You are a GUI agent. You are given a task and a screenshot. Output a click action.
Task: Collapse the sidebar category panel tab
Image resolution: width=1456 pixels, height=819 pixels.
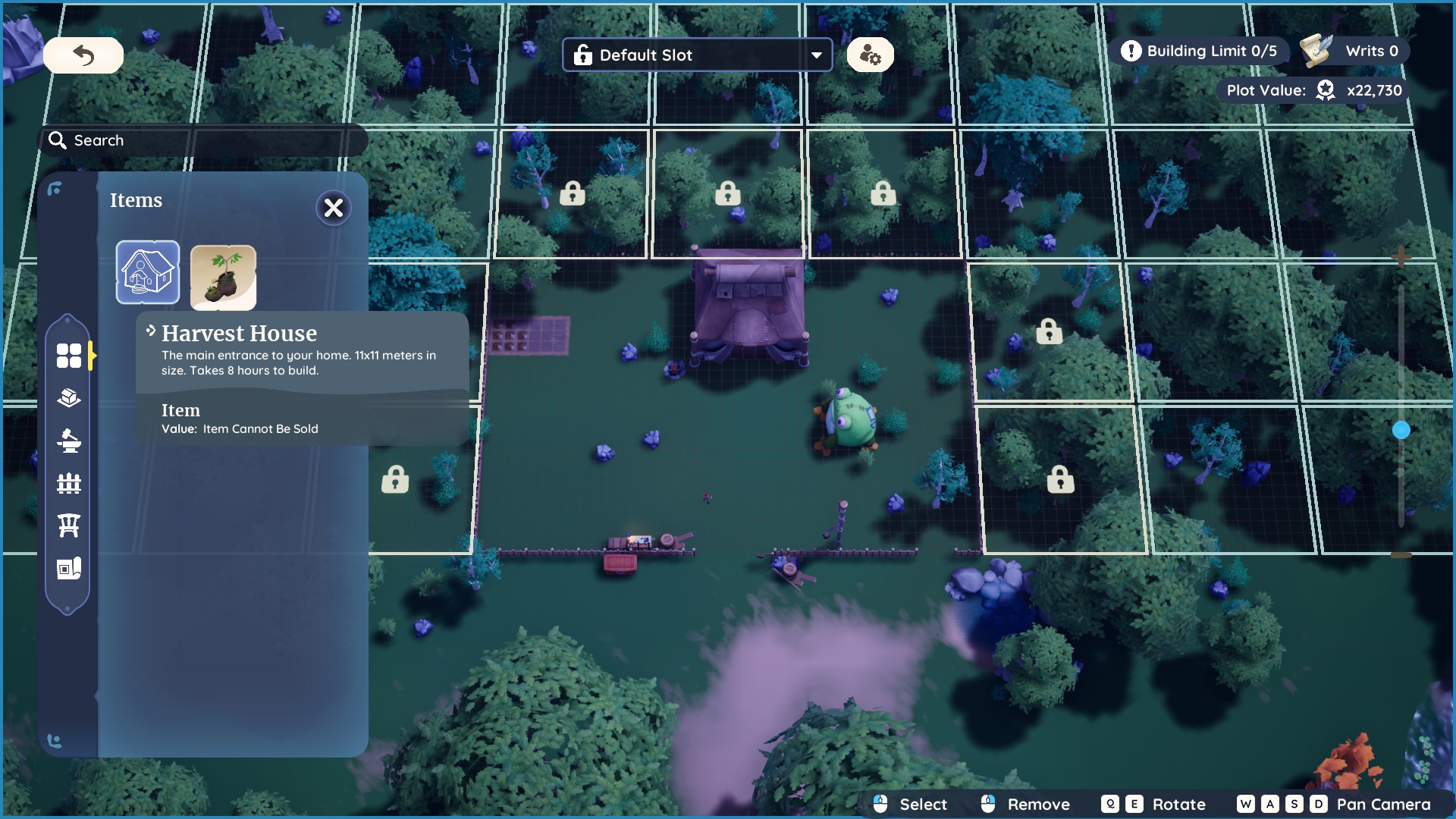(92, 354)
